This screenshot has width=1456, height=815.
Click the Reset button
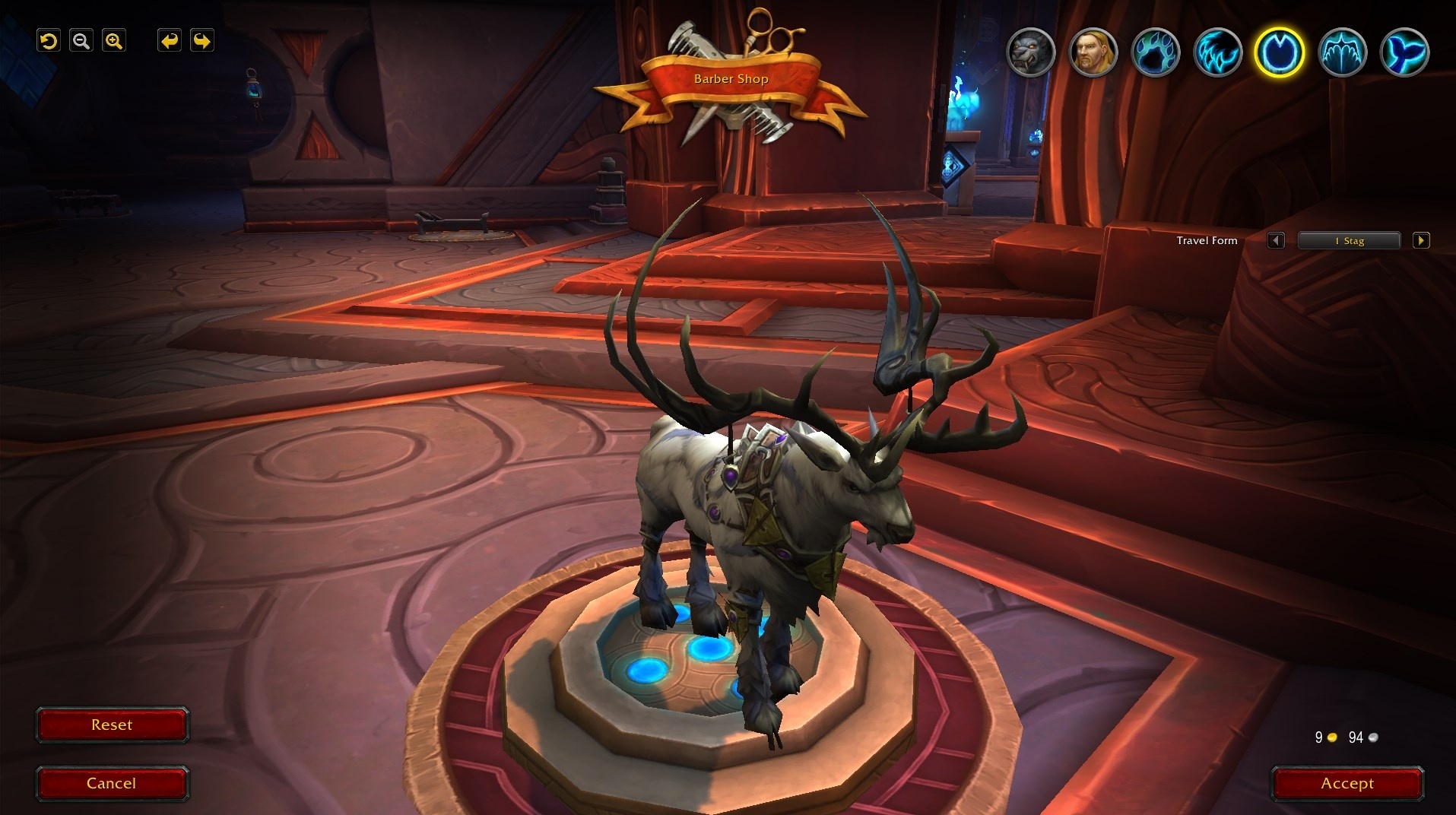pos(112,725)
